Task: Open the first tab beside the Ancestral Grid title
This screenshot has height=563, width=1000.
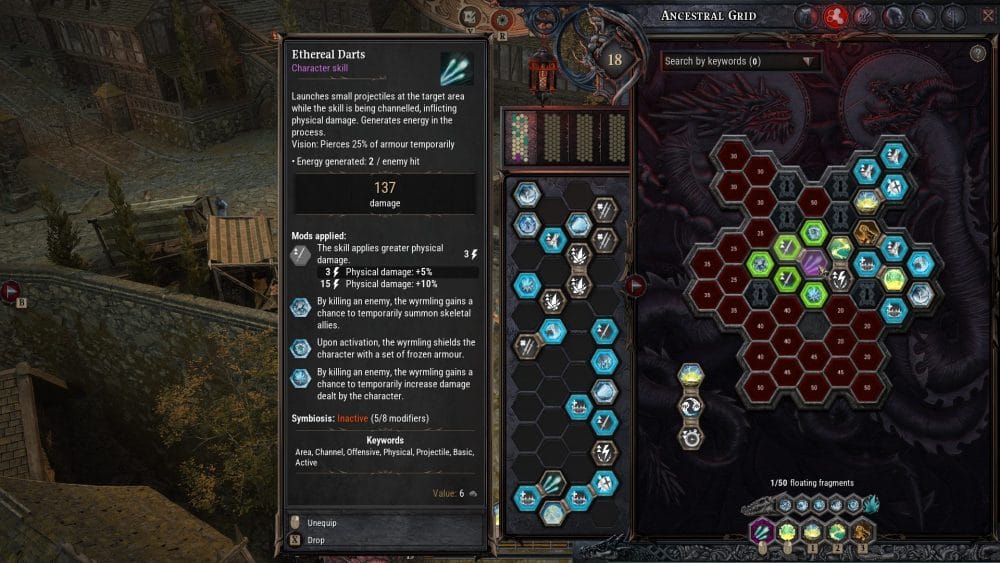Action: 808,16
